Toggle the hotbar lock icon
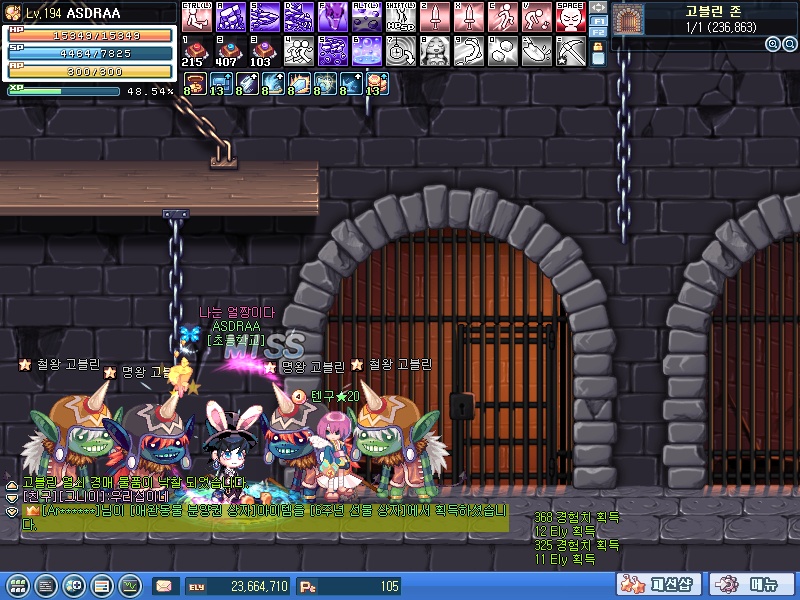Viewport: 800px width, 600px height. (598, 54)
